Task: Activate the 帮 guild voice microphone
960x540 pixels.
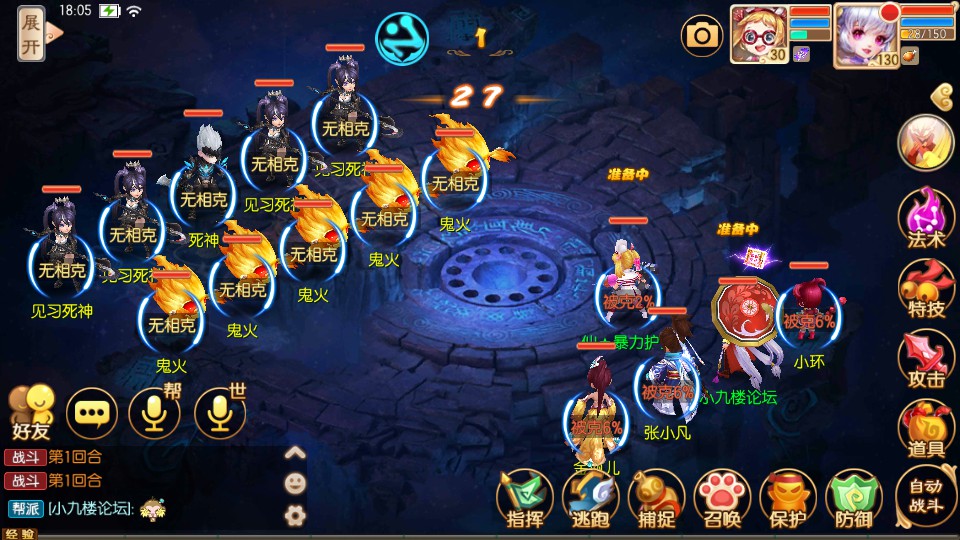Action: pos(155,413)
